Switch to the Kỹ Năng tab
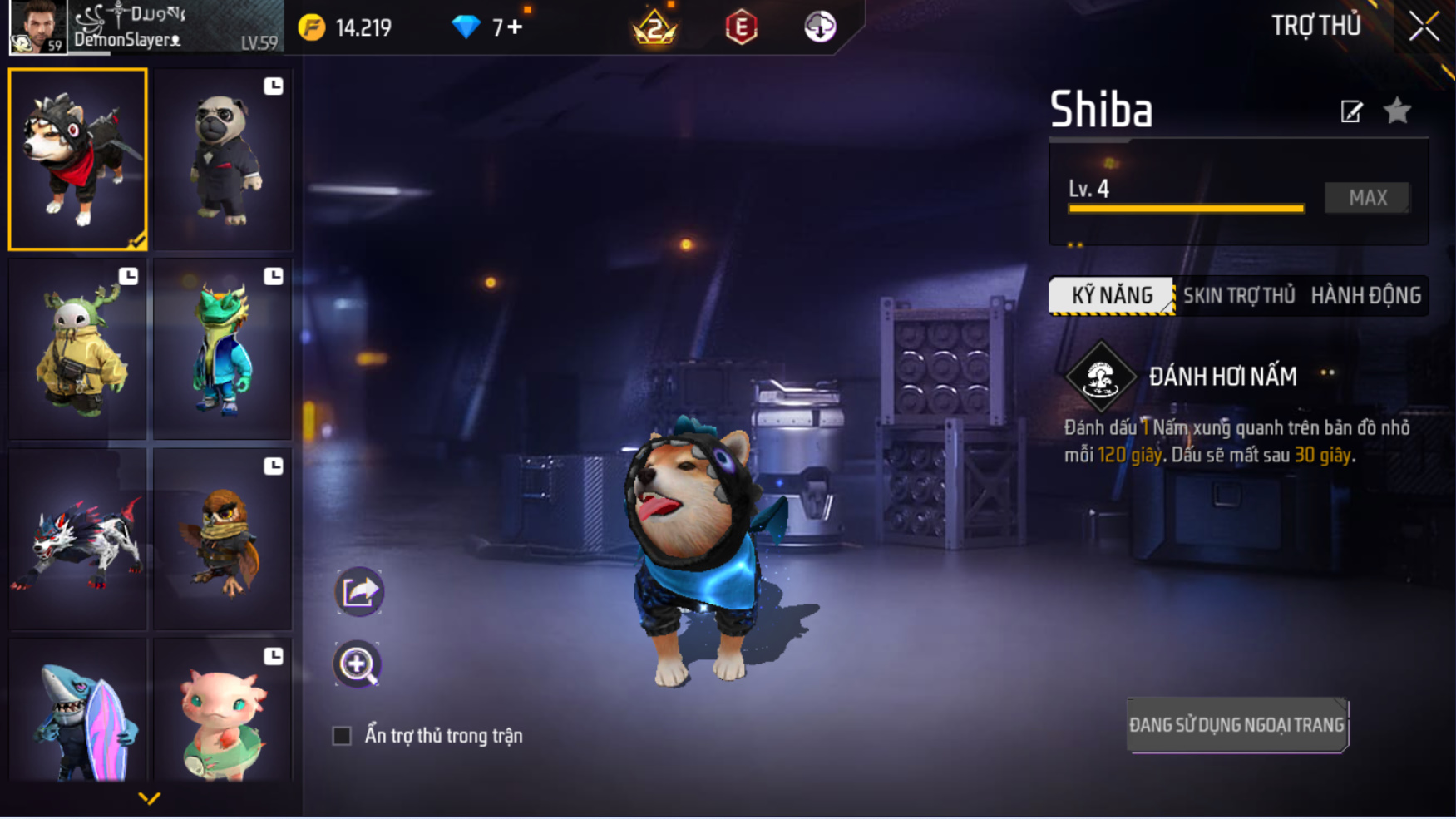 (x=1112, y=295)
